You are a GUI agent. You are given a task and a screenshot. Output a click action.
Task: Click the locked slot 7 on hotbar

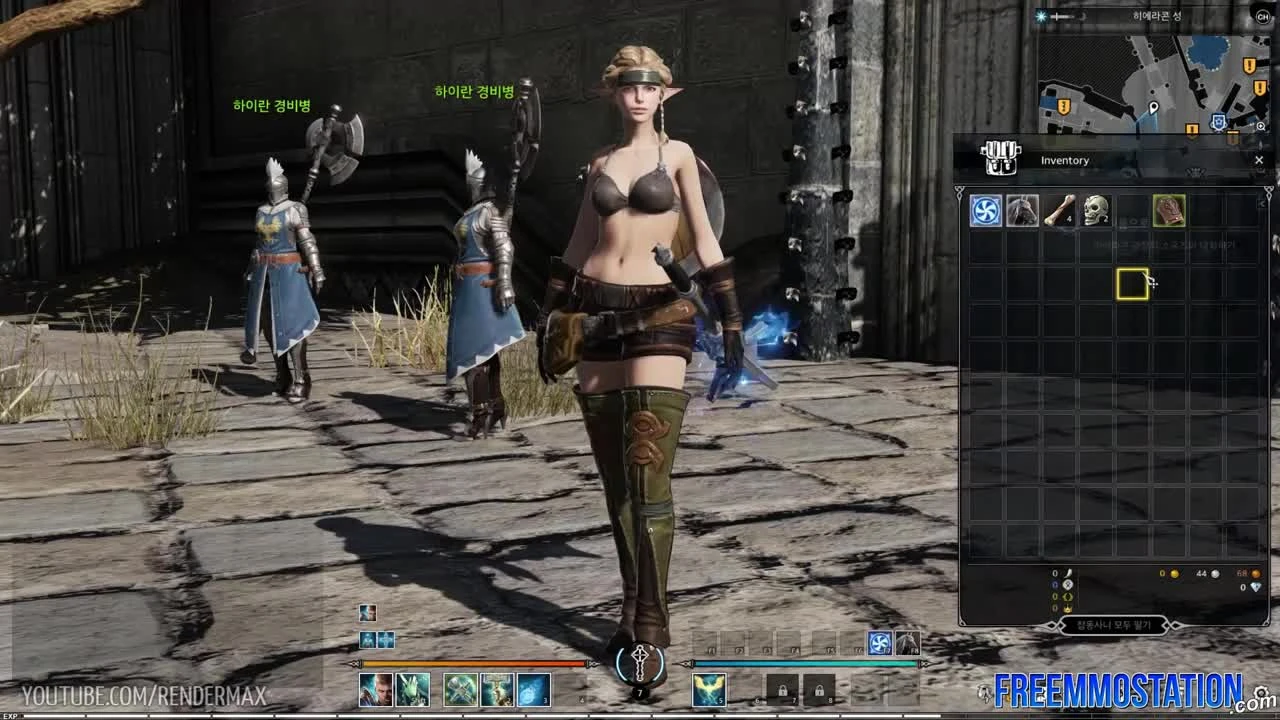[x=784, y=690]
